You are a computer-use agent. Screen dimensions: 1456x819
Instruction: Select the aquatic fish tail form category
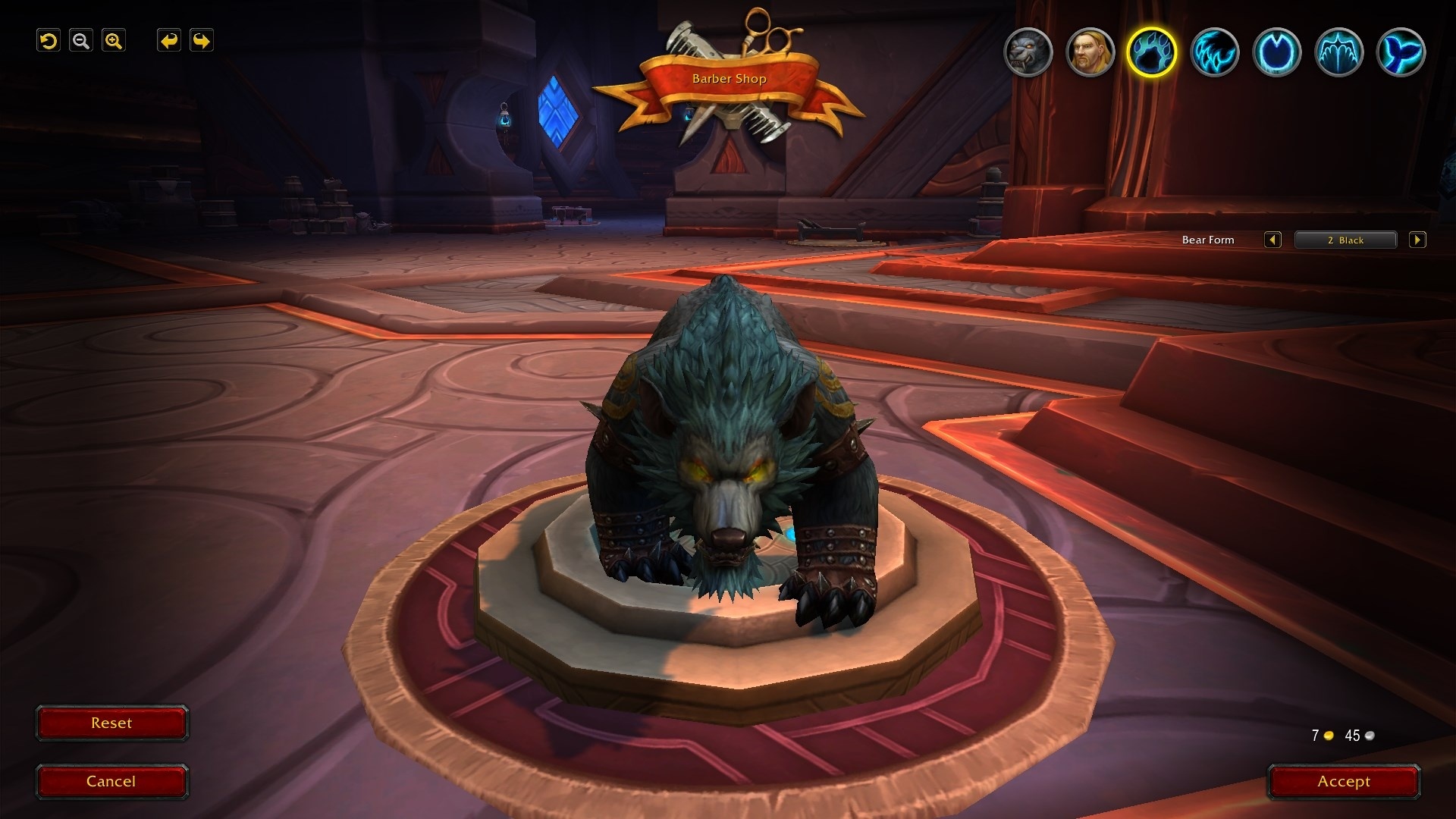1401,52
